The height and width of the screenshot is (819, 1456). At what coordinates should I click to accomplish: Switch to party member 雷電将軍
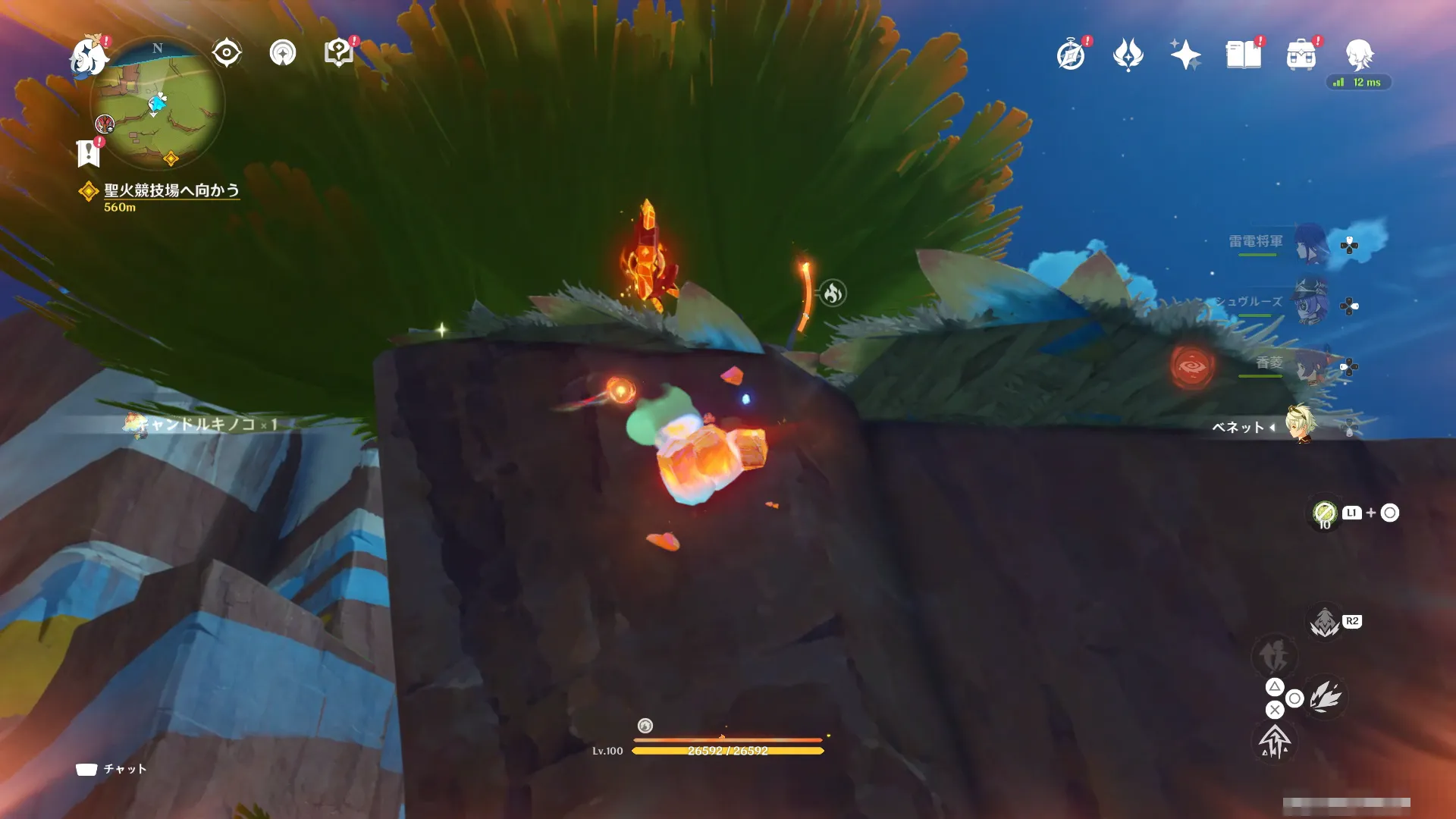1310,243
